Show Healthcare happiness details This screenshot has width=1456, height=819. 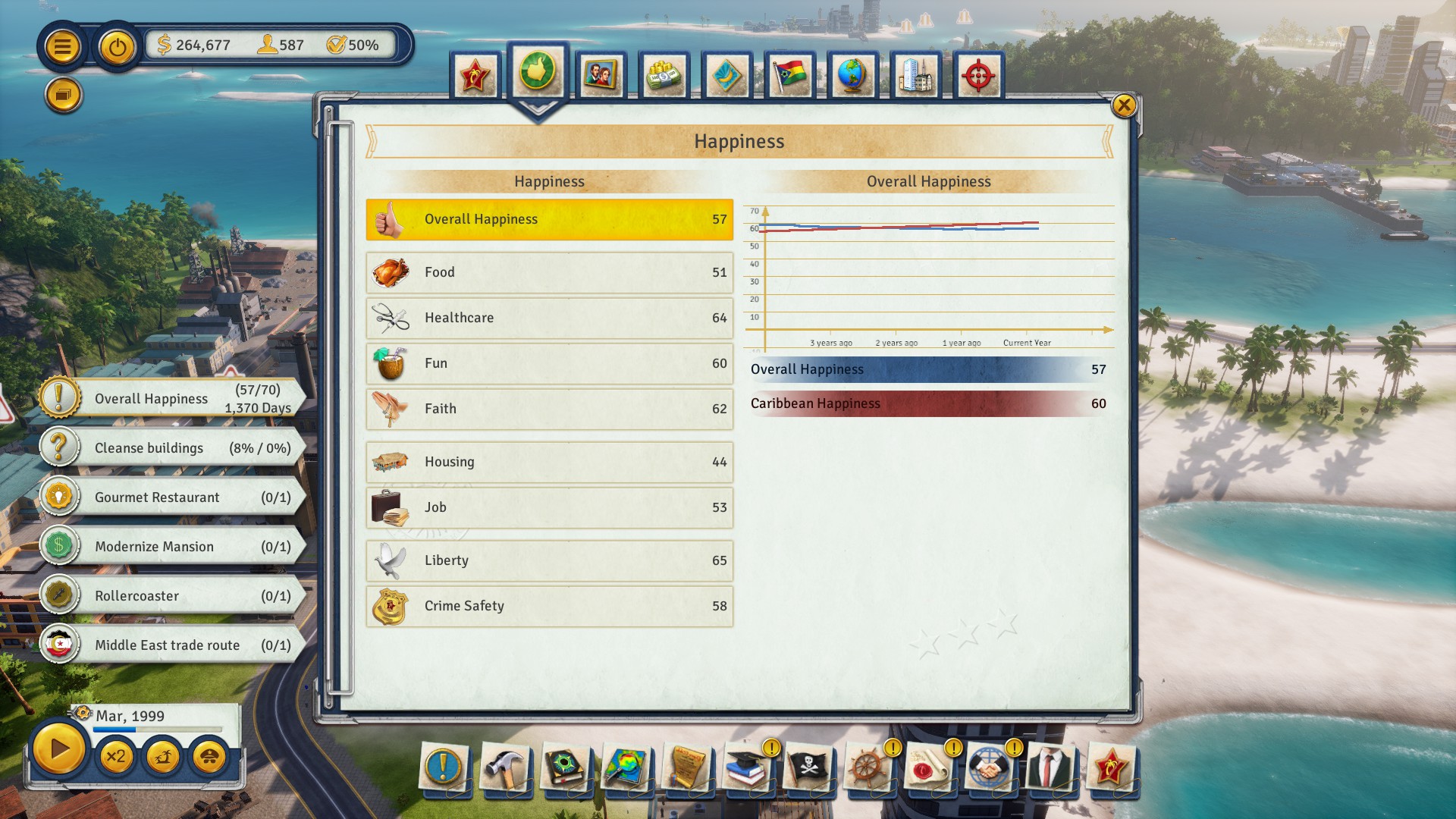click(549, 318)
